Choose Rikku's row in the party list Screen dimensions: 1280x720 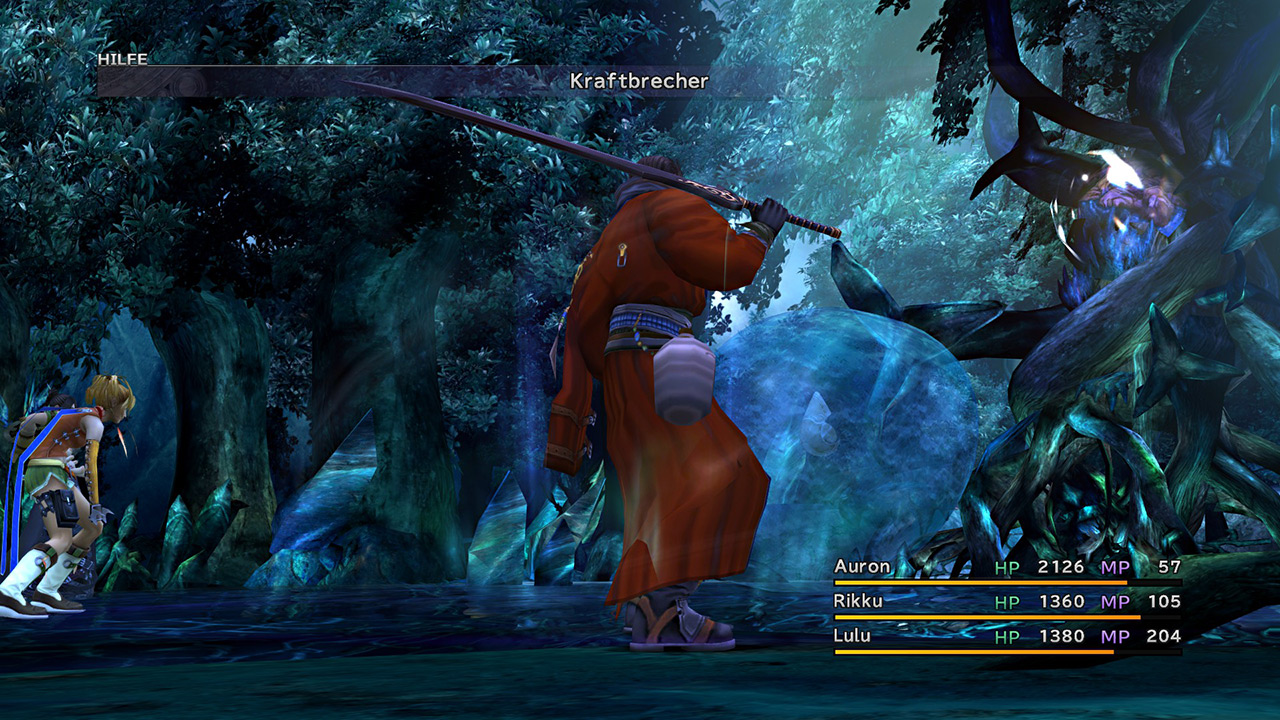tap(859, 601)
